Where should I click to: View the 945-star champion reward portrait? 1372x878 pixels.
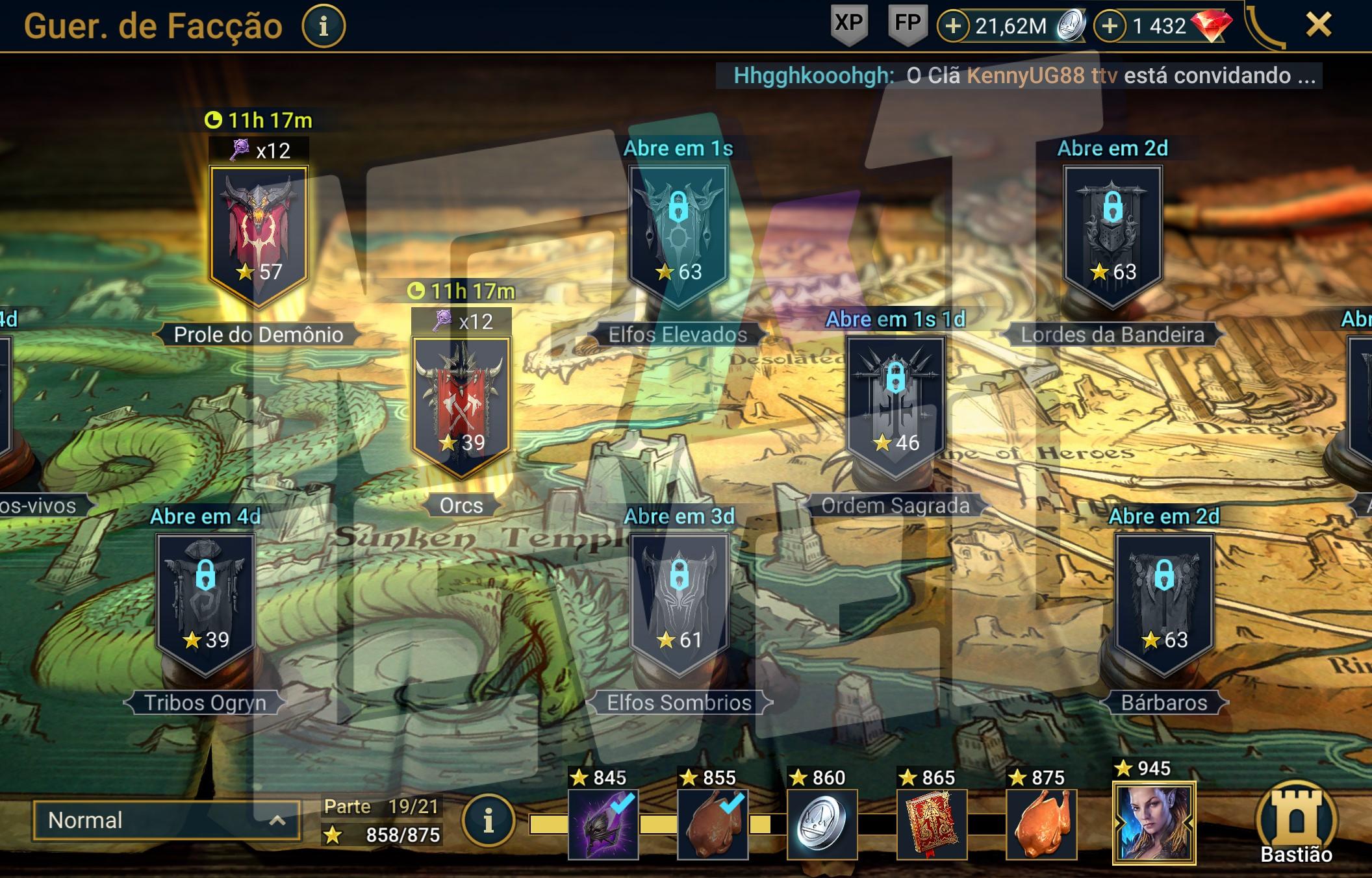(1154, 823)
